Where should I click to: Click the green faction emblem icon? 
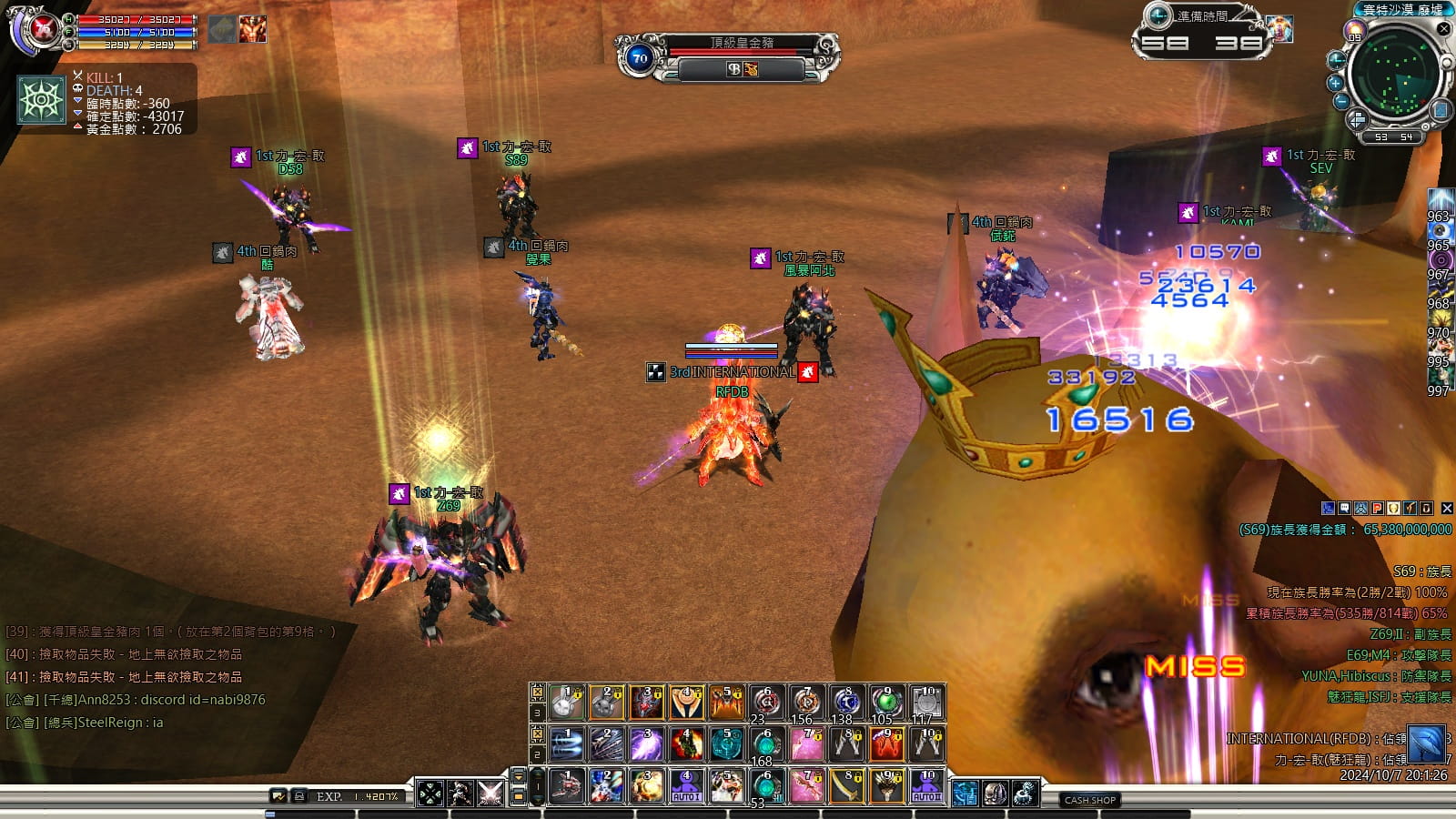(42, 100)
